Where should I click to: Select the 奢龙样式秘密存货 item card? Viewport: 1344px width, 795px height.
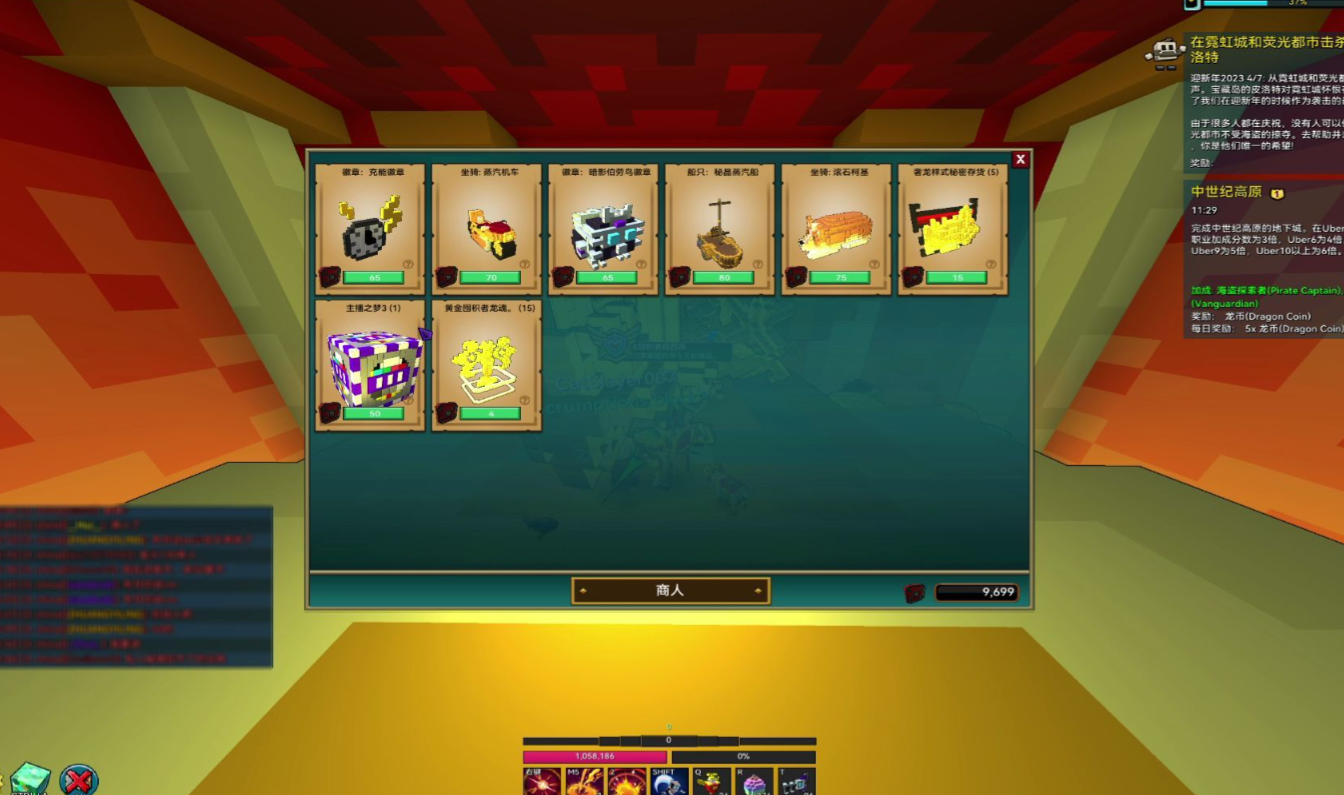point(953,229)
